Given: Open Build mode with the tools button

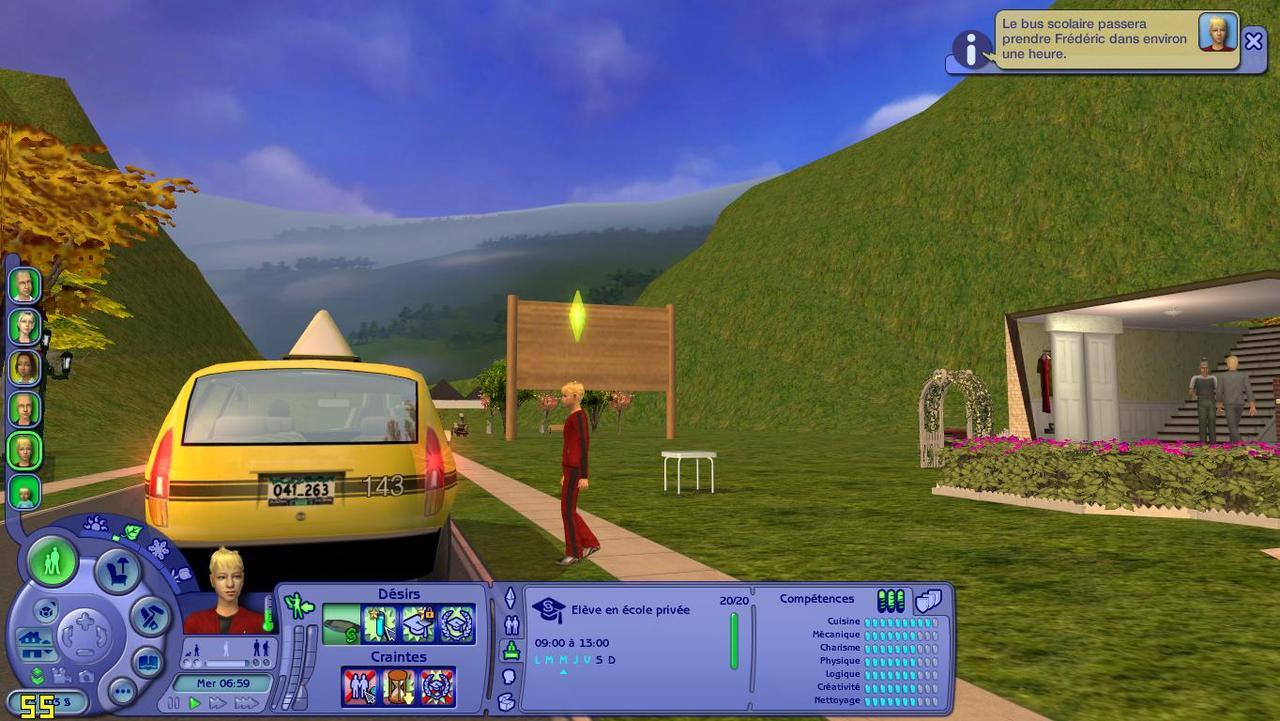Looking at the screenshot, I should [150, 615].
